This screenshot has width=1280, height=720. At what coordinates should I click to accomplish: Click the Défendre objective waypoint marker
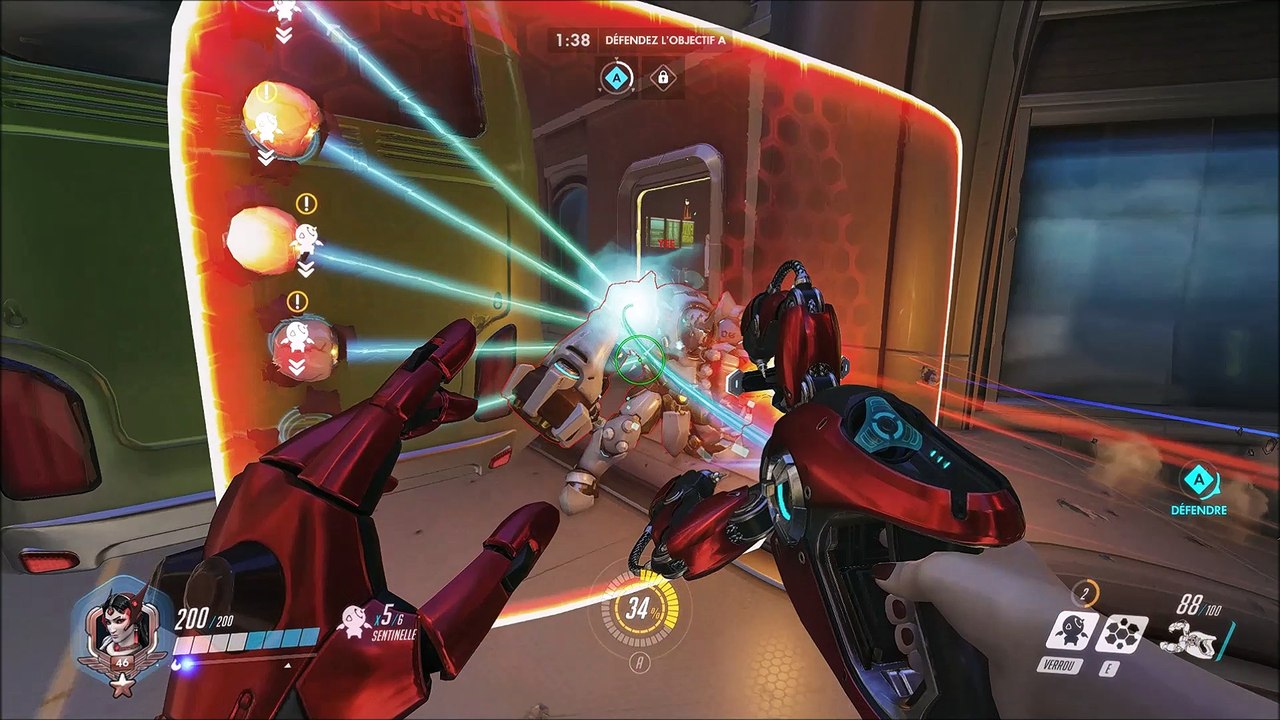click(x=1198, y=482)
